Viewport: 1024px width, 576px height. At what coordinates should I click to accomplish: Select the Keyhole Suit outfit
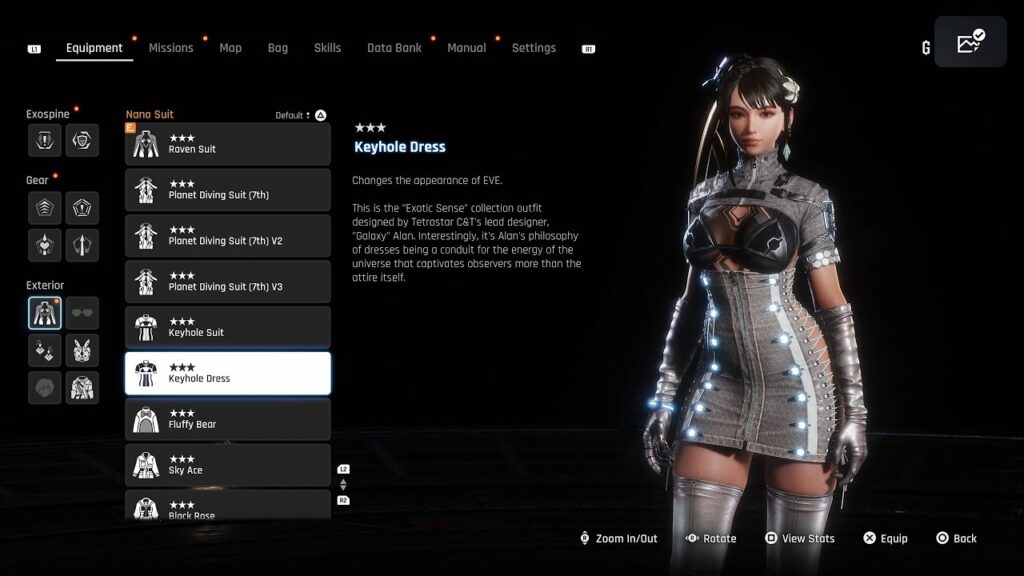228,327
